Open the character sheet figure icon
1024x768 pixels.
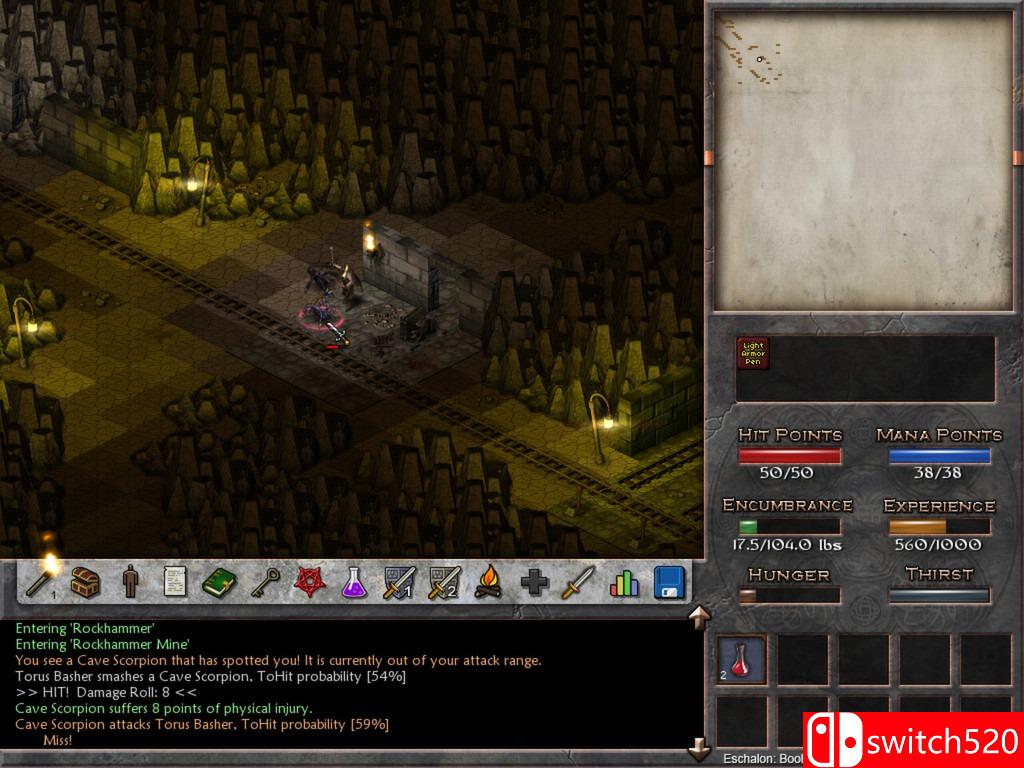pos(130,581)
